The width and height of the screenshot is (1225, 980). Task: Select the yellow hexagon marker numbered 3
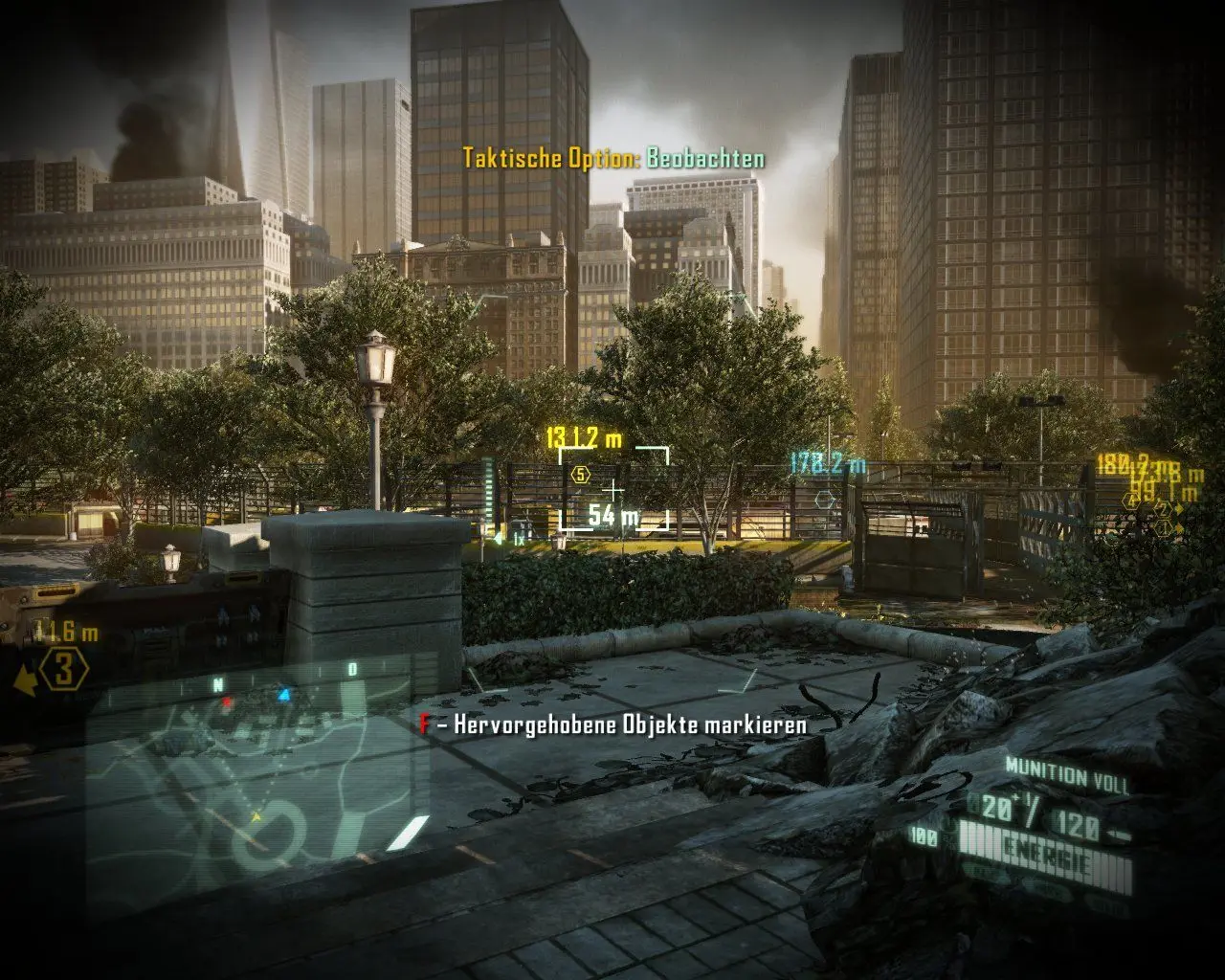63,670
